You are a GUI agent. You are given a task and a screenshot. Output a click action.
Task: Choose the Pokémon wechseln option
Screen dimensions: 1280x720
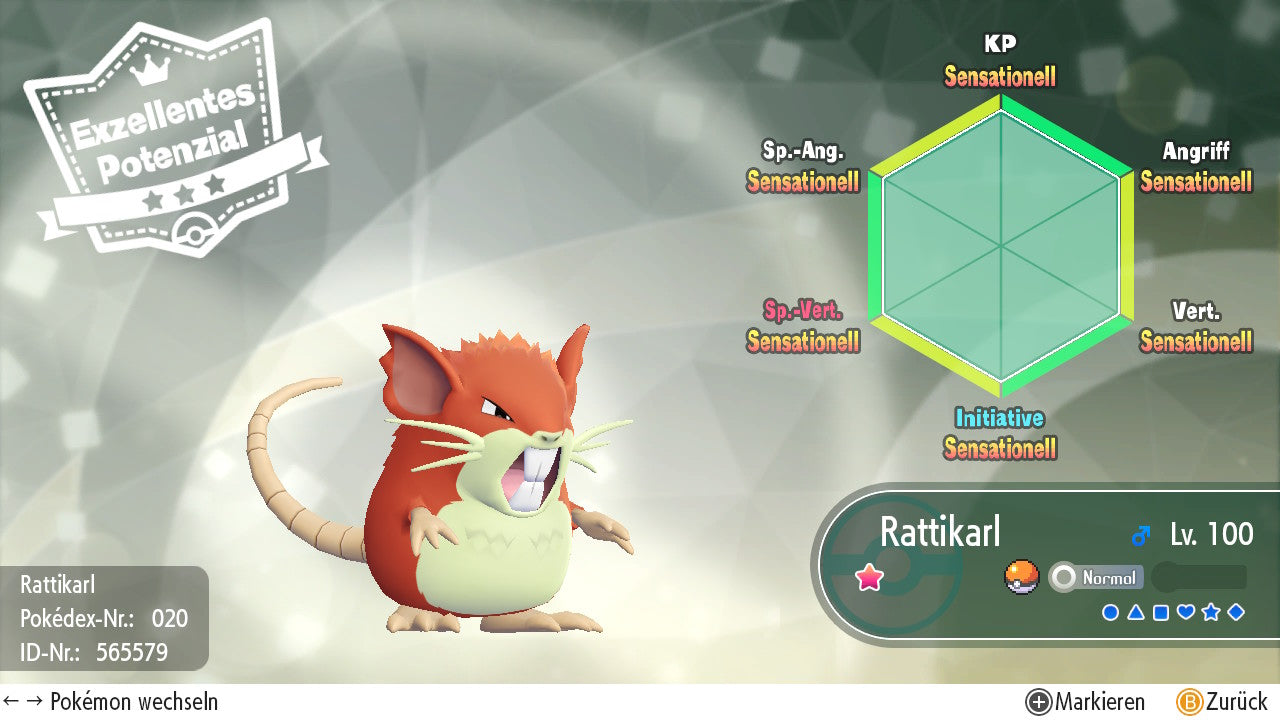(111, 702)
